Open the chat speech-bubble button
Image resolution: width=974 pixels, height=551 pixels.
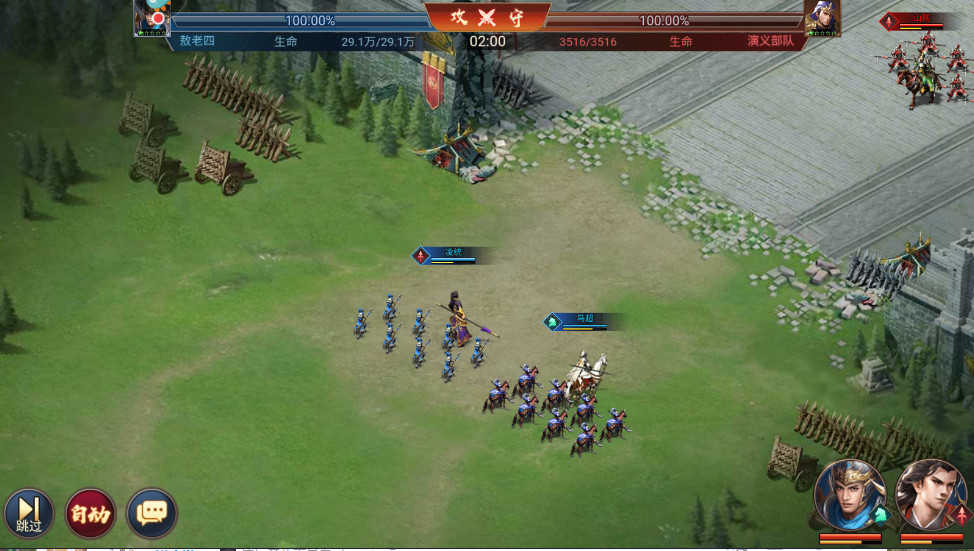coord(152,514)
